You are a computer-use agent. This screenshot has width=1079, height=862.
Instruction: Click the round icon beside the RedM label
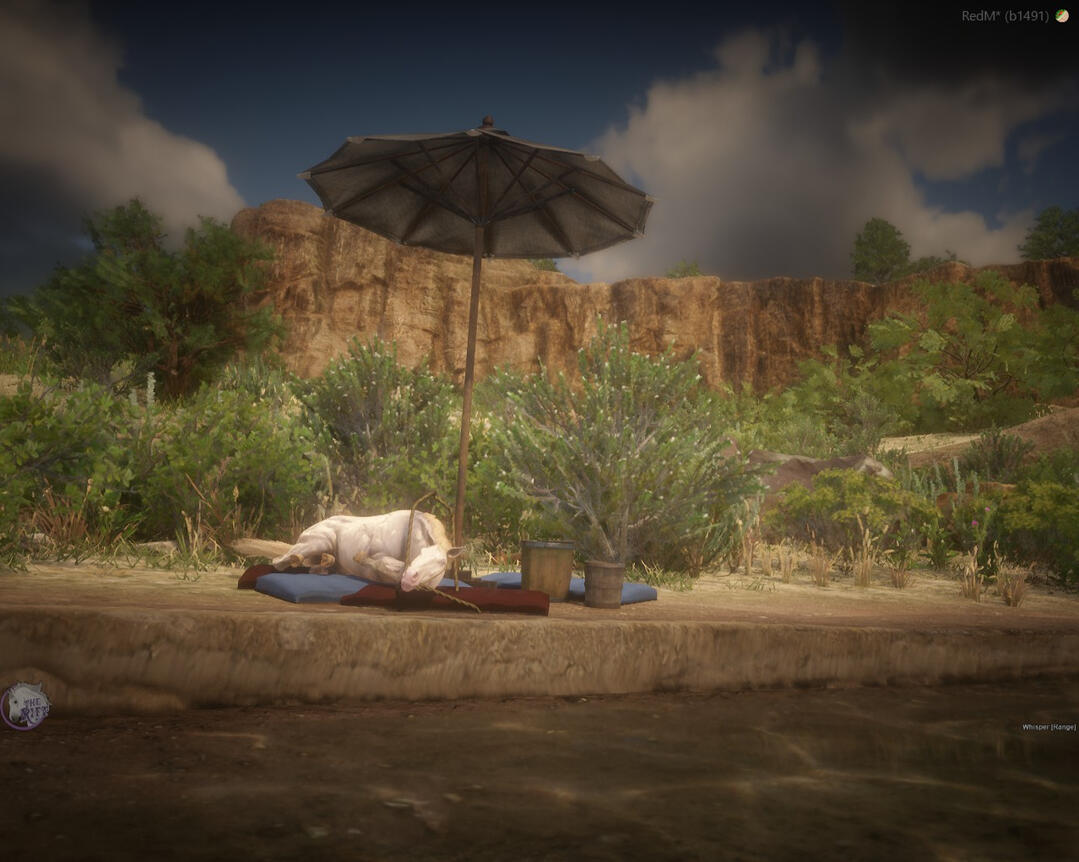[x=1061, y=16]
